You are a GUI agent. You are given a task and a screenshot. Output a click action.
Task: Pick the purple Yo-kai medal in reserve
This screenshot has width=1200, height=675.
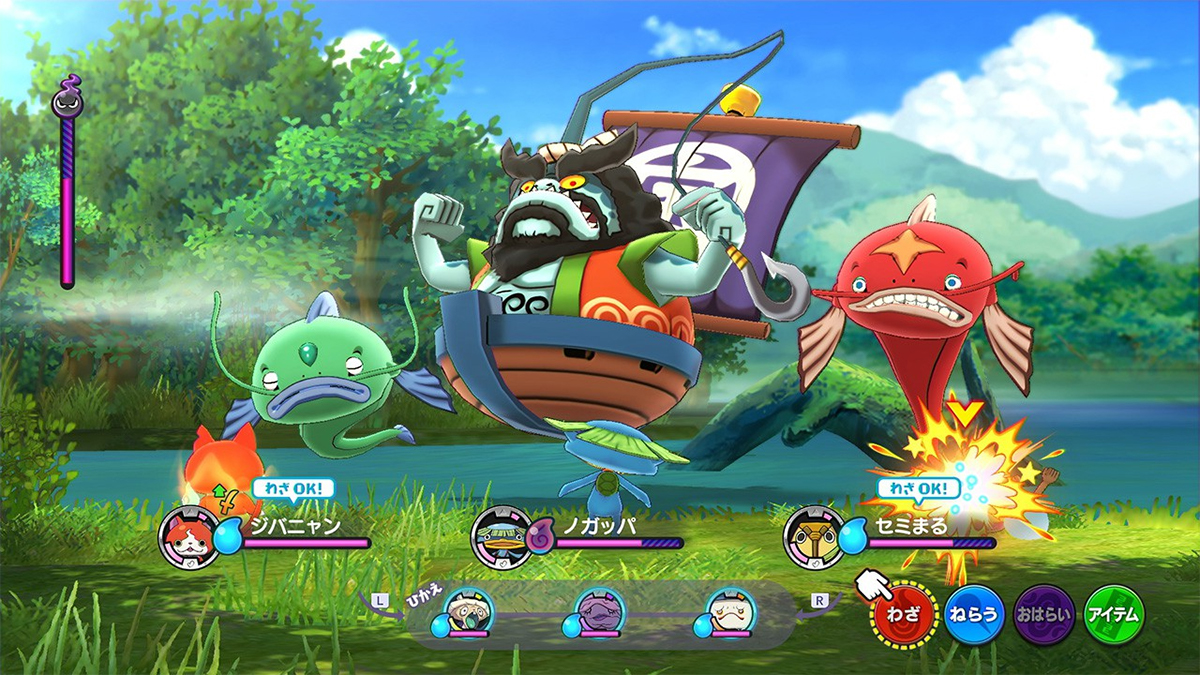click(600, 611)
